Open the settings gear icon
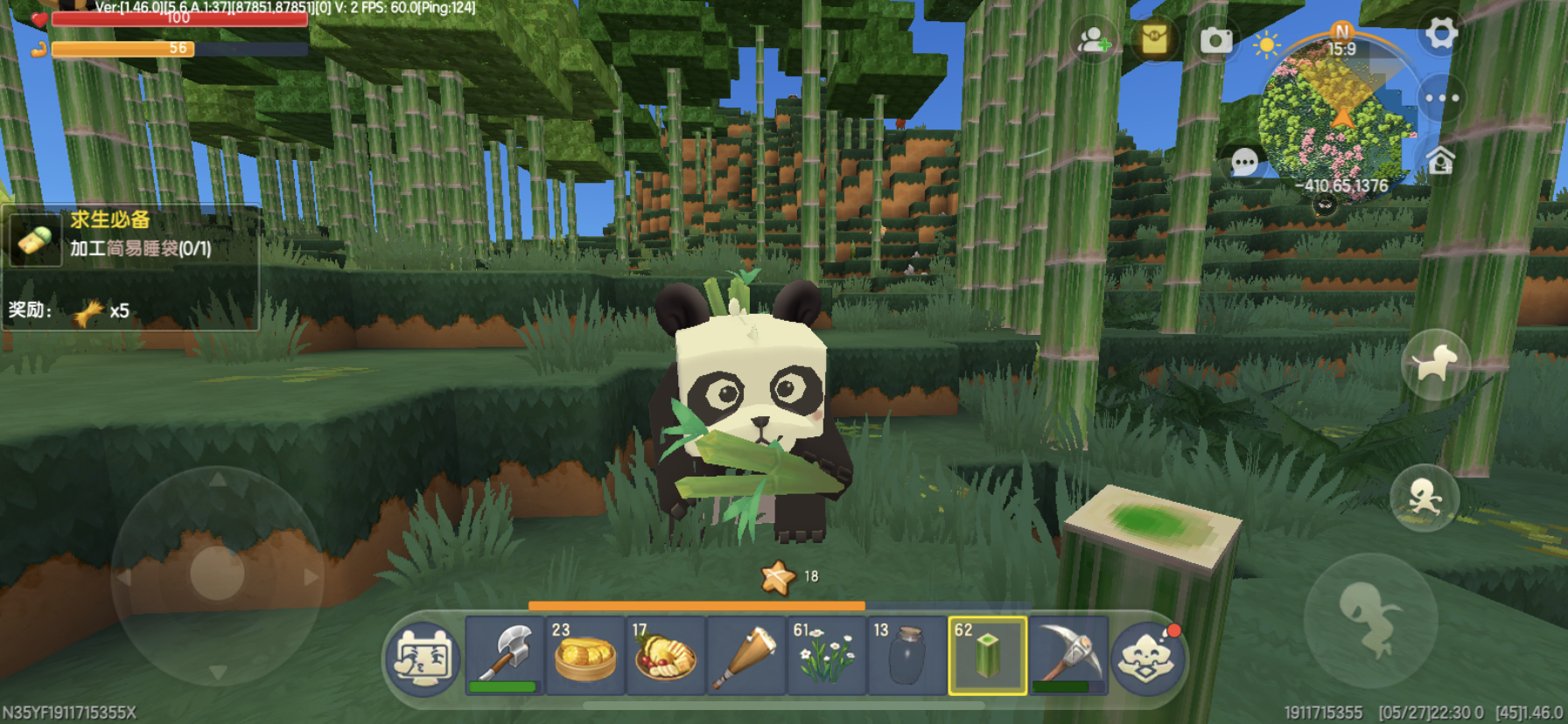The width and height of the screenshot is (1568, 724). click(x=1441, y=35)
